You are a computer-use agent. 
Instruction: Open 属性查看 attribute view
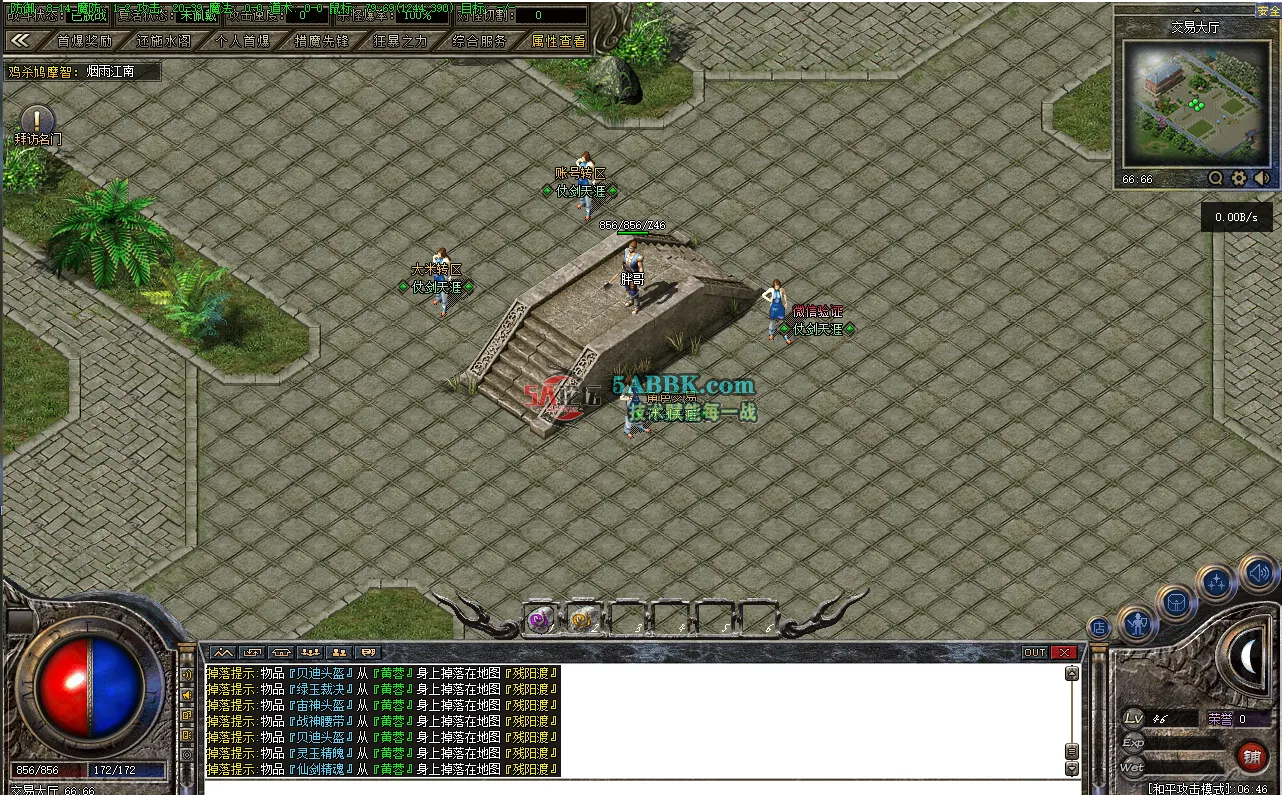(558, 41)
